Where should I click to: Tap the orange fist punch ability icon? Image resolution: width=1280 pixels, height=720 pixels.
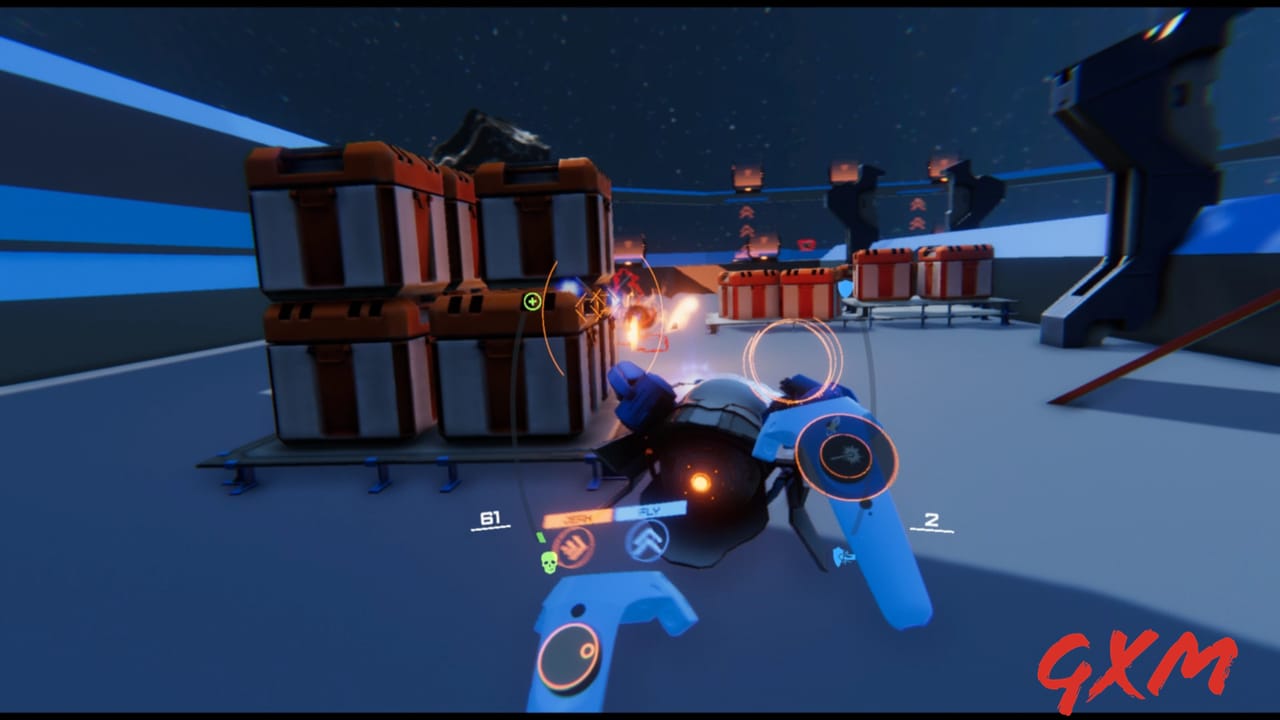[x=575, y=548]
